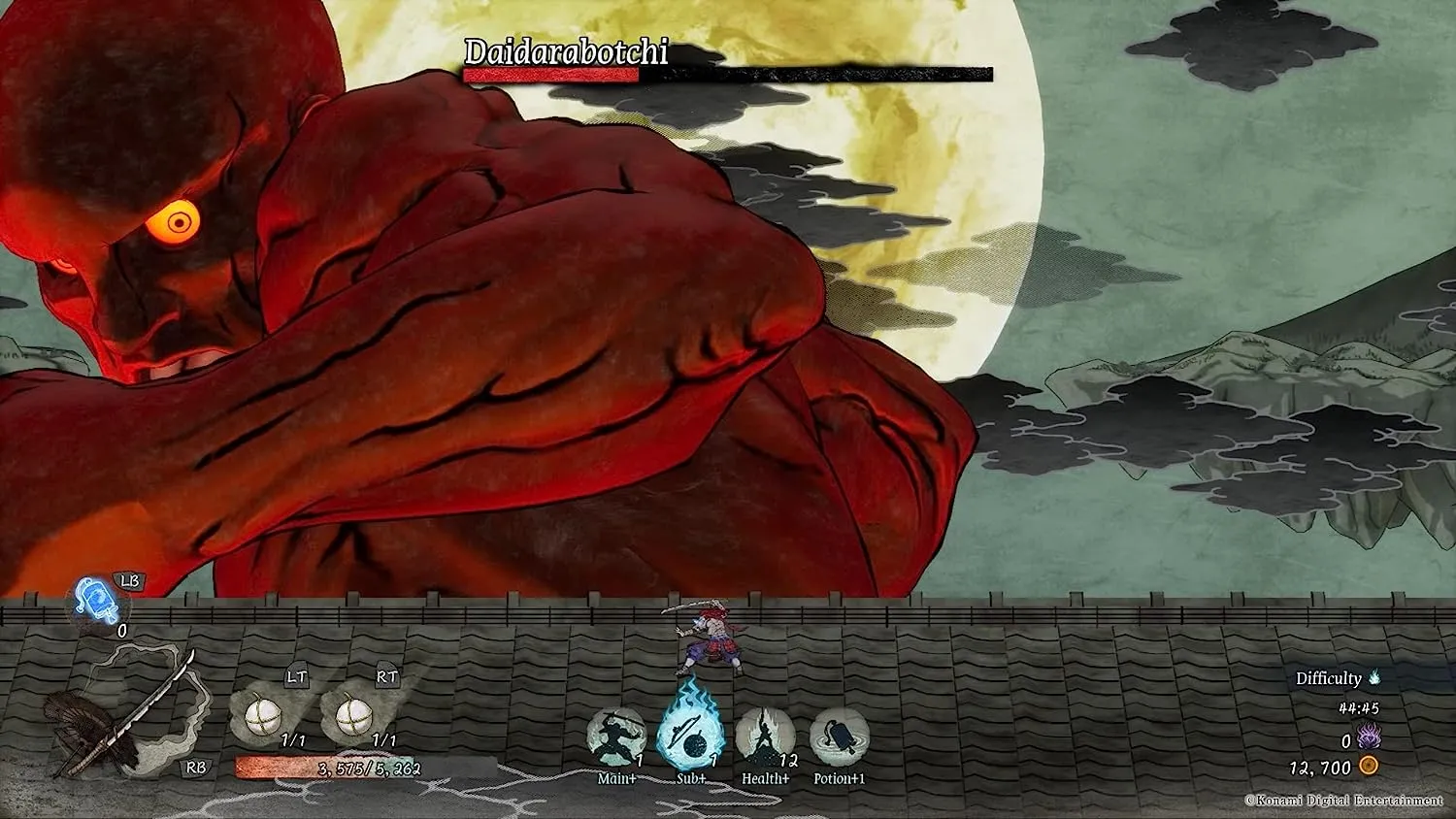Select the Main+ upgrade icon

pos(616,737)
